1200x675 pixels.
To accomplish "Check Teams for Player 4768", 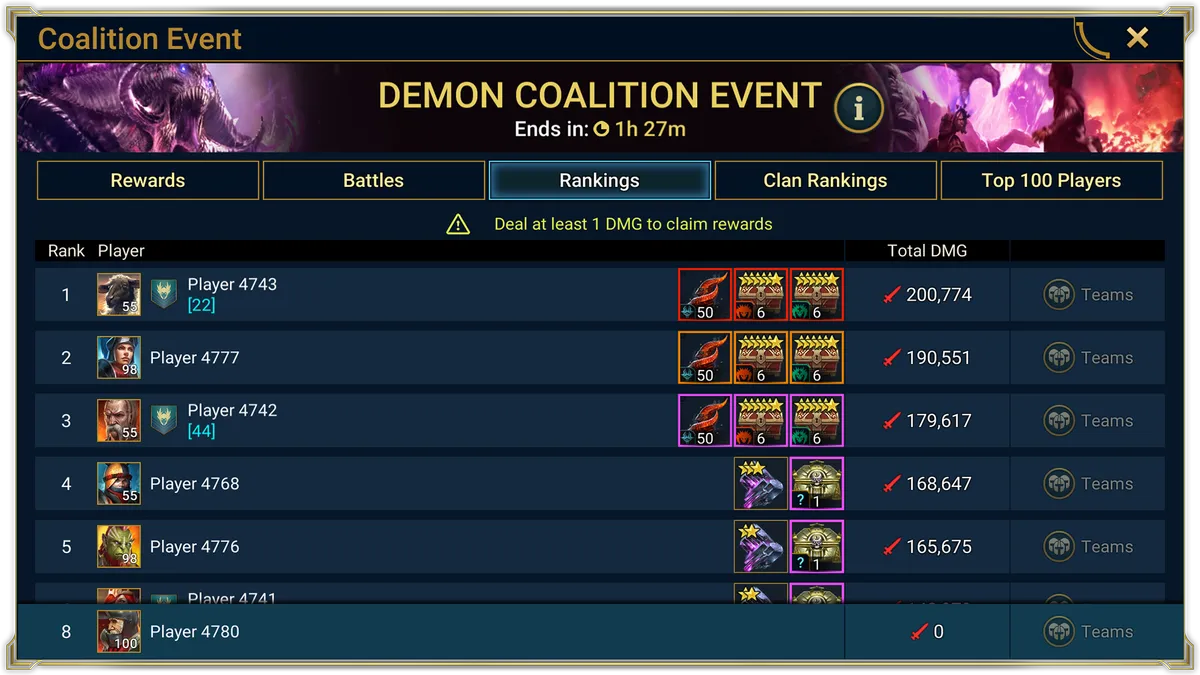I will tap(1088, 484).
